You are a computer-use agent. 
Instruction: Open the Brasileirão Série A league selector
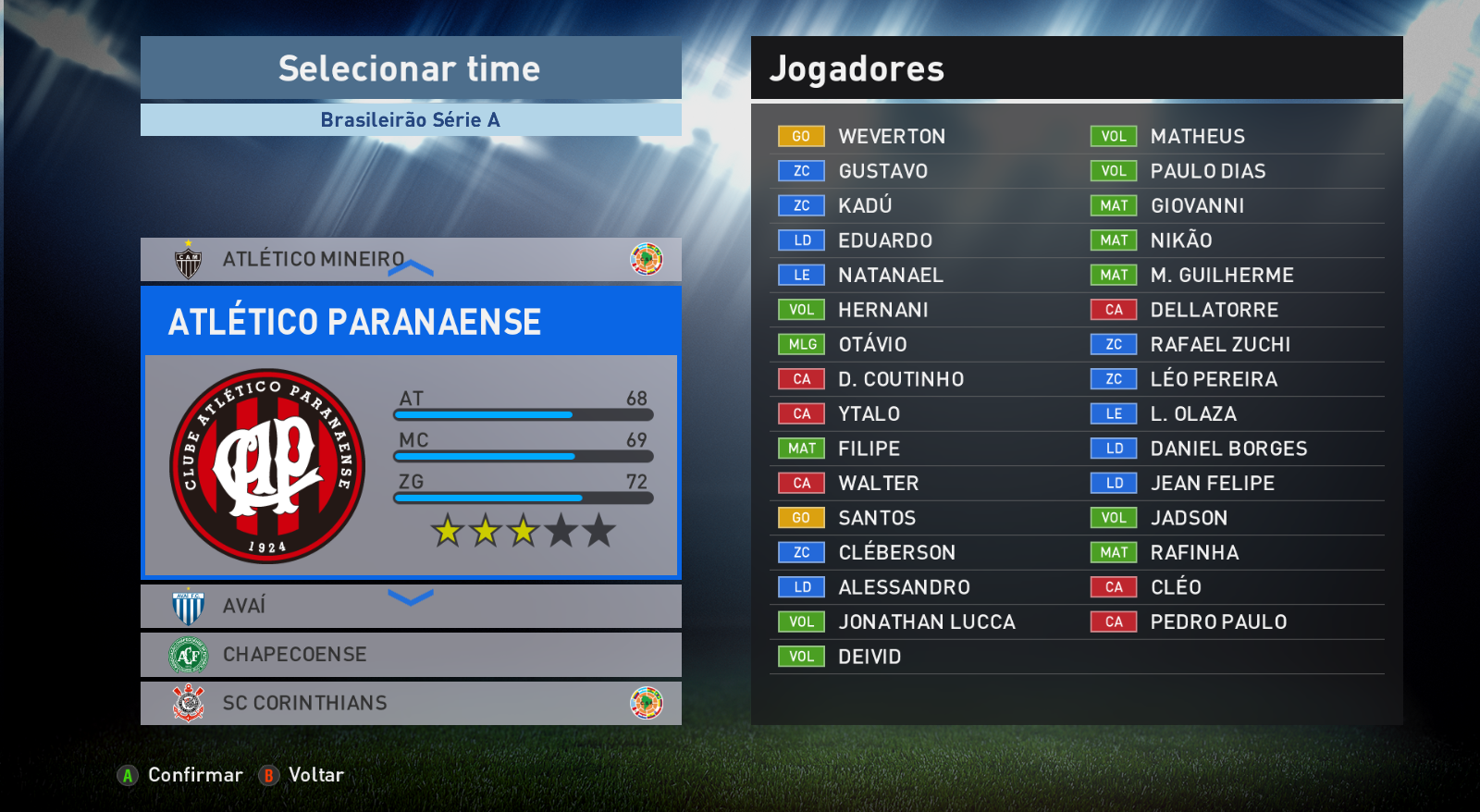[x=410, y=120]
